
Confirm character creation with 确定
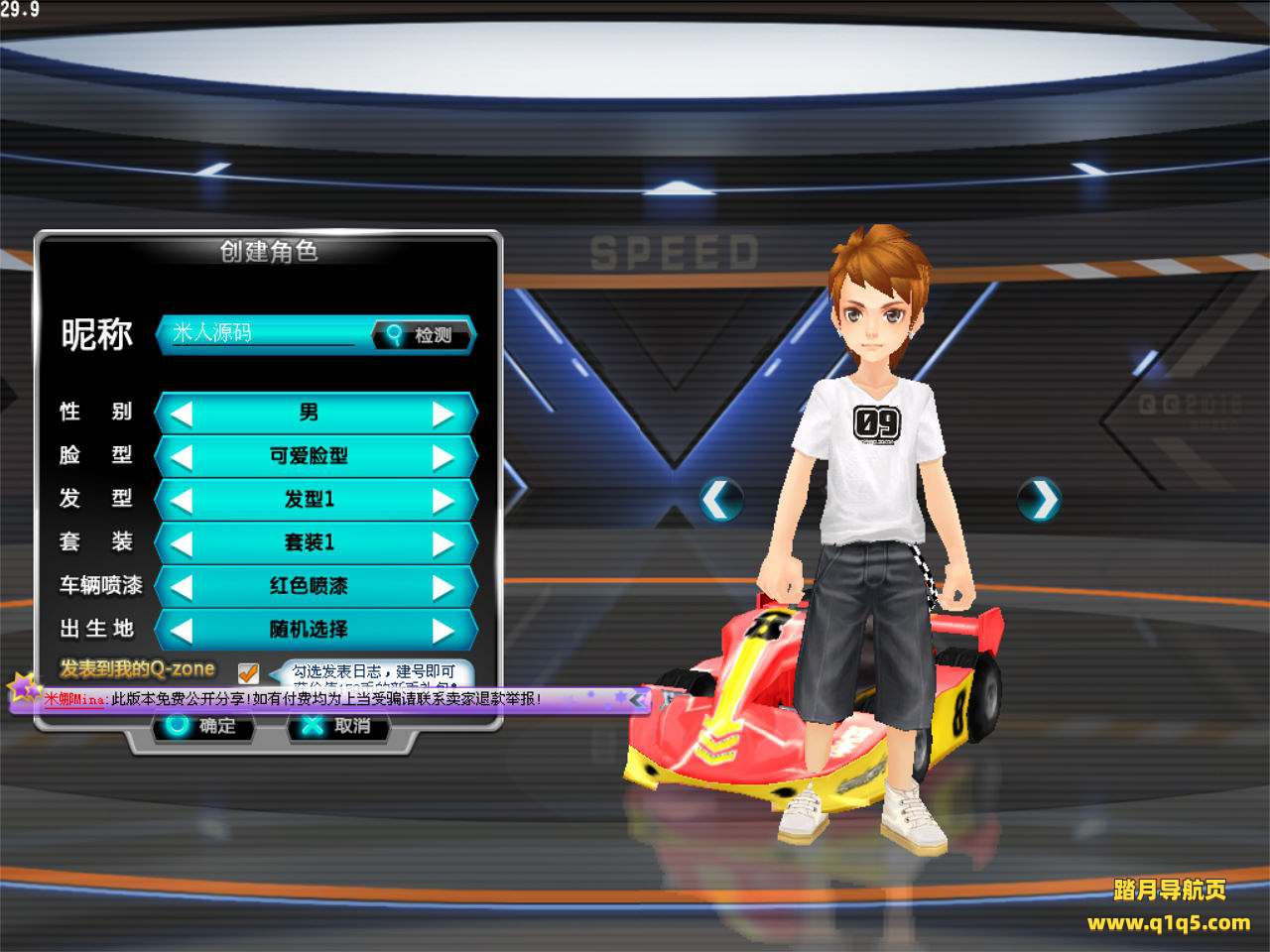(x=203, y=726)
